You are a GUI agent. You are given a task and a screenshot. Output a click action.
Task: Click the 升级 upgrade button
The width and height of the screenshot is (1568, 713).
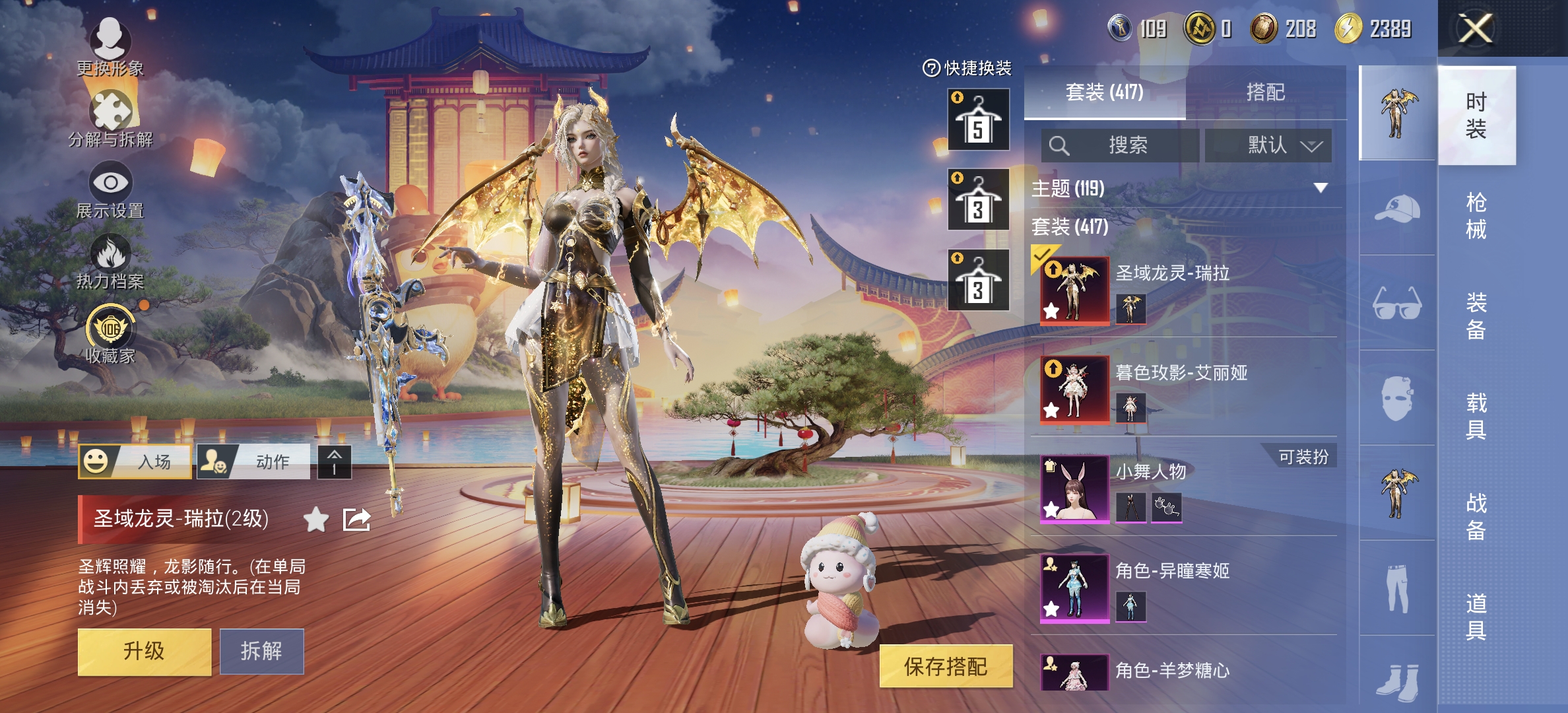(x=144, y=652)
